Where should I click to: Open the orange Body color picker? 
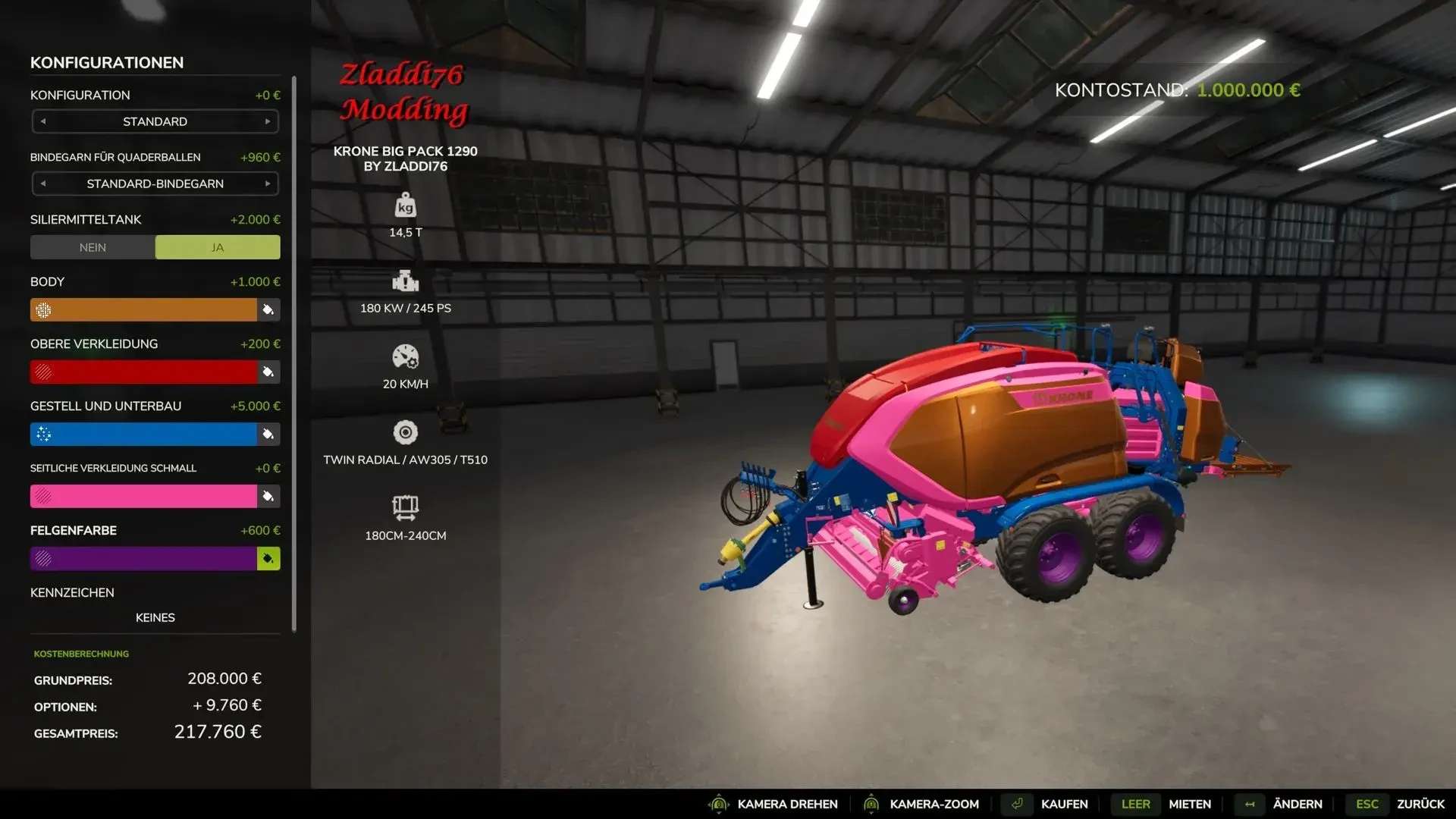[x=144, y=309]
